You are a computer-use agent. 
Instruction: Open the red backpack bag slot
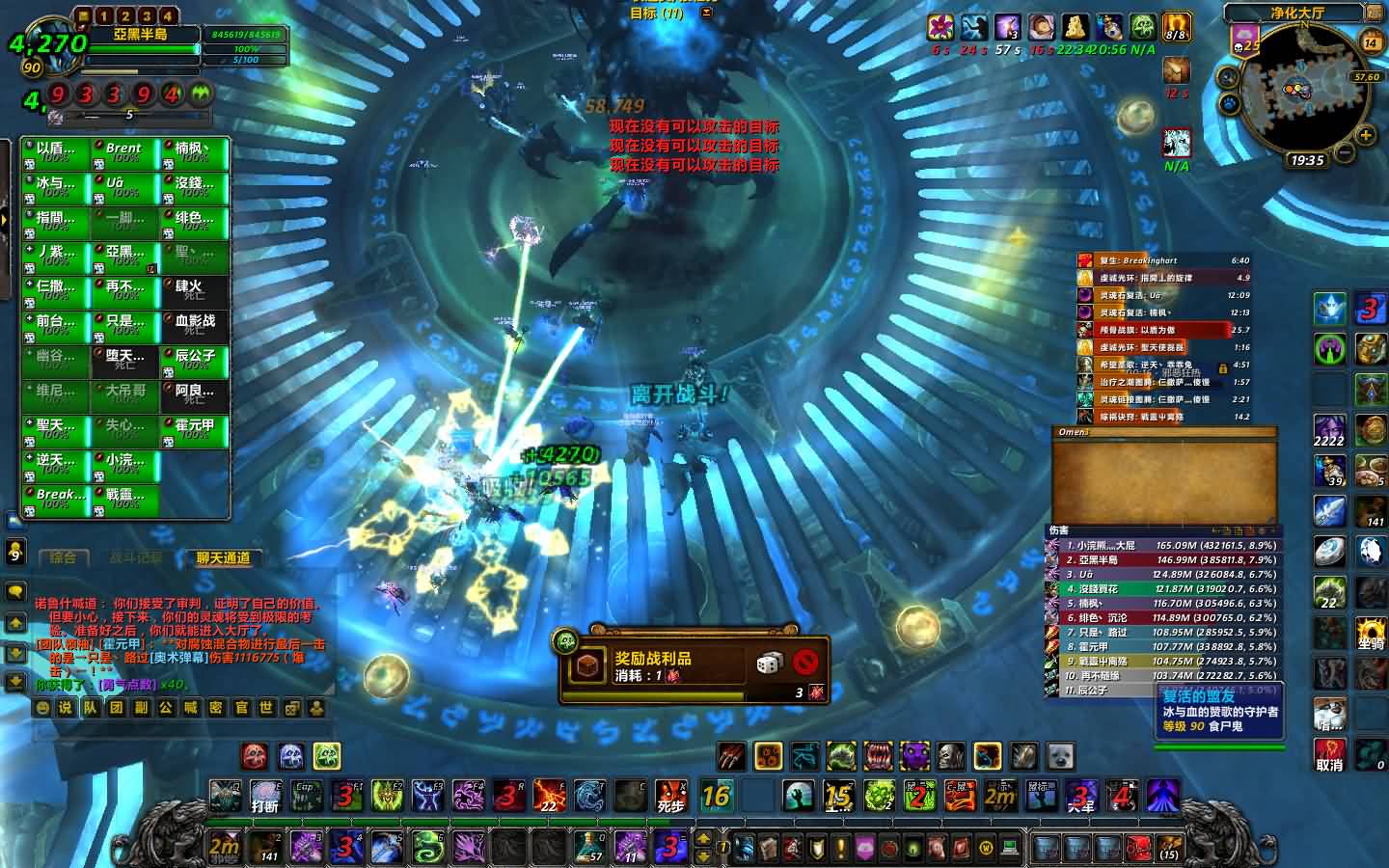(1139, 848)
